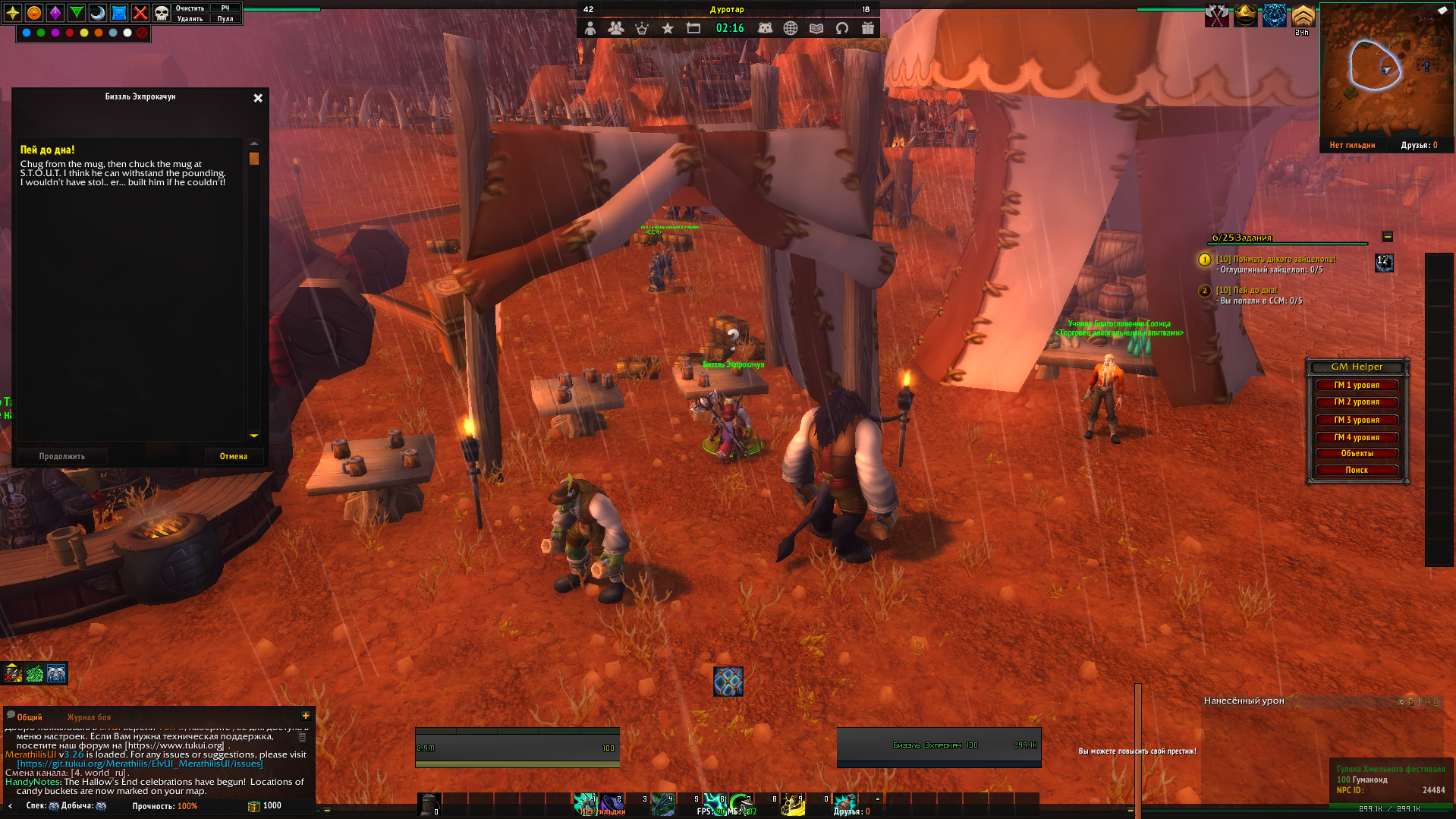
Task: Open the globe icon in top menu bar
Action: 791,28
